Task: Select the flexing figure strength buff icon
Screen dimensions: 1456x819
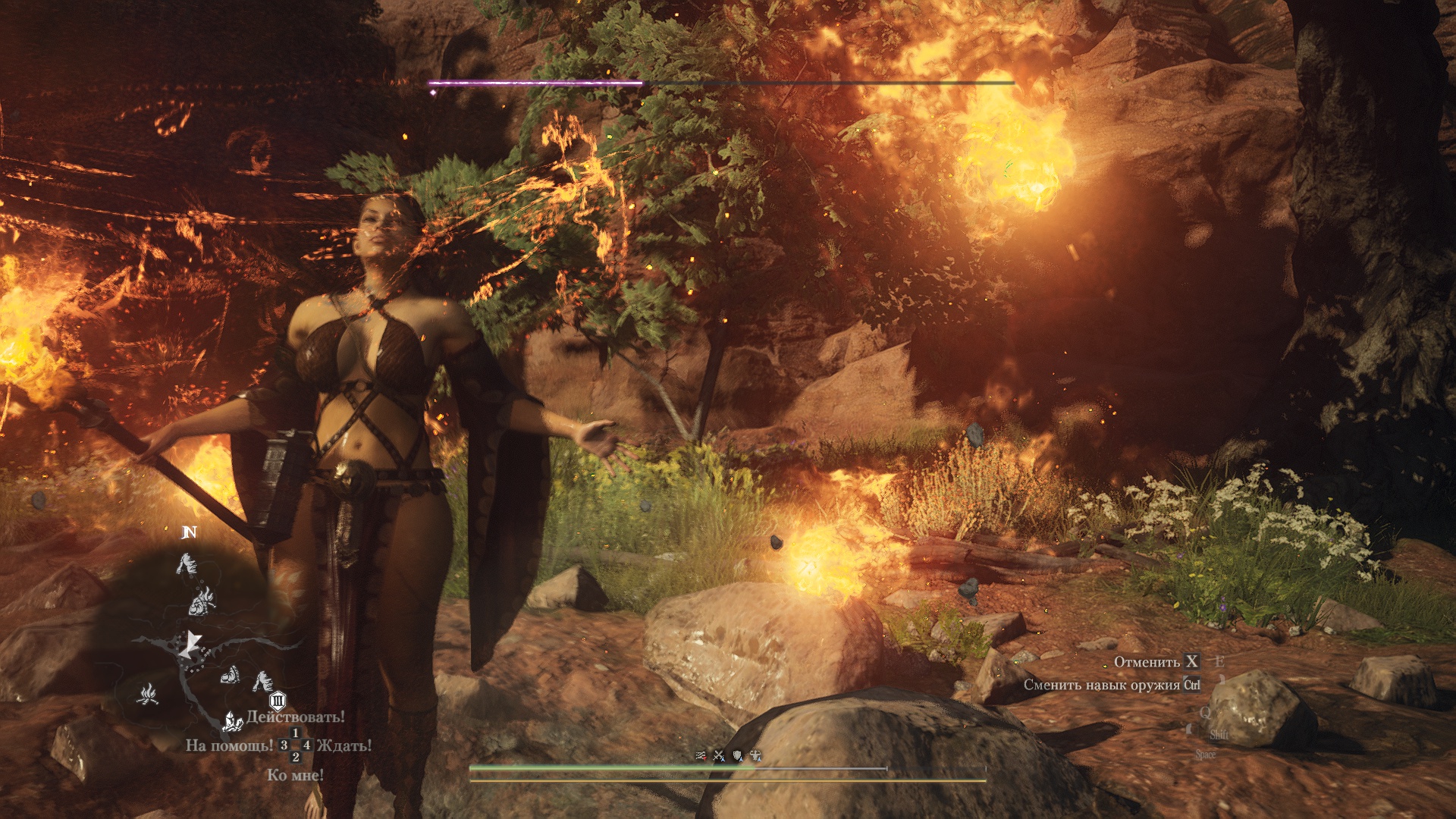Action: pos(755,755)
